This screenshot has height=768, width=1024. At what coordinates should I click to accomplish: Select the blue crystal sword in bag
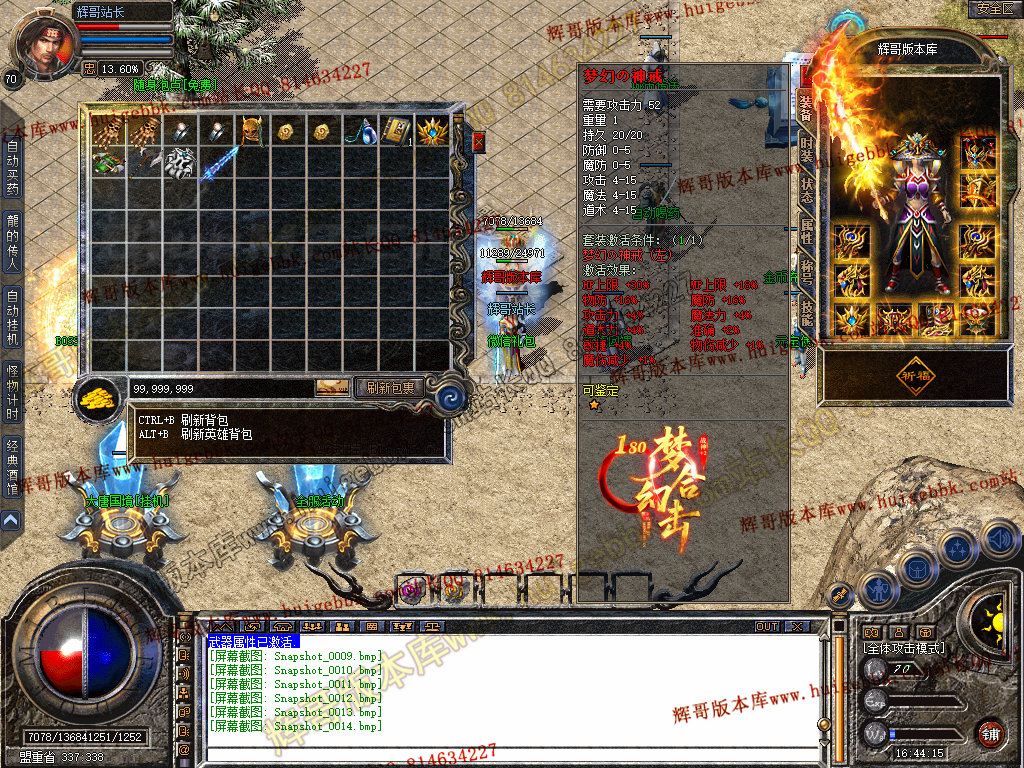point(220,163)
